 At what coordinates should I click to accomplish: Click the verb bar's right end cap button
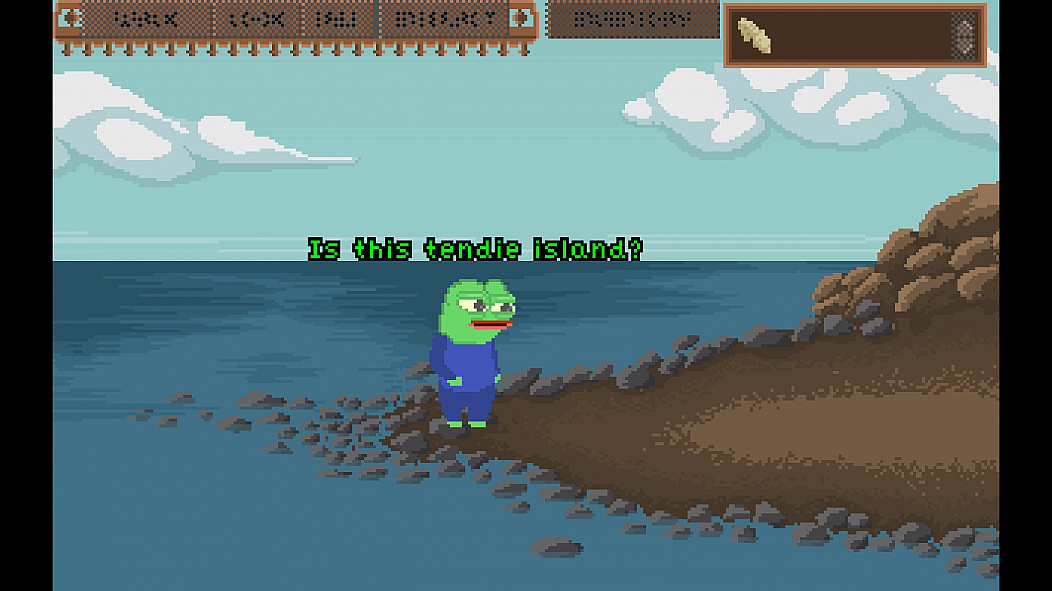pos(521,19)
